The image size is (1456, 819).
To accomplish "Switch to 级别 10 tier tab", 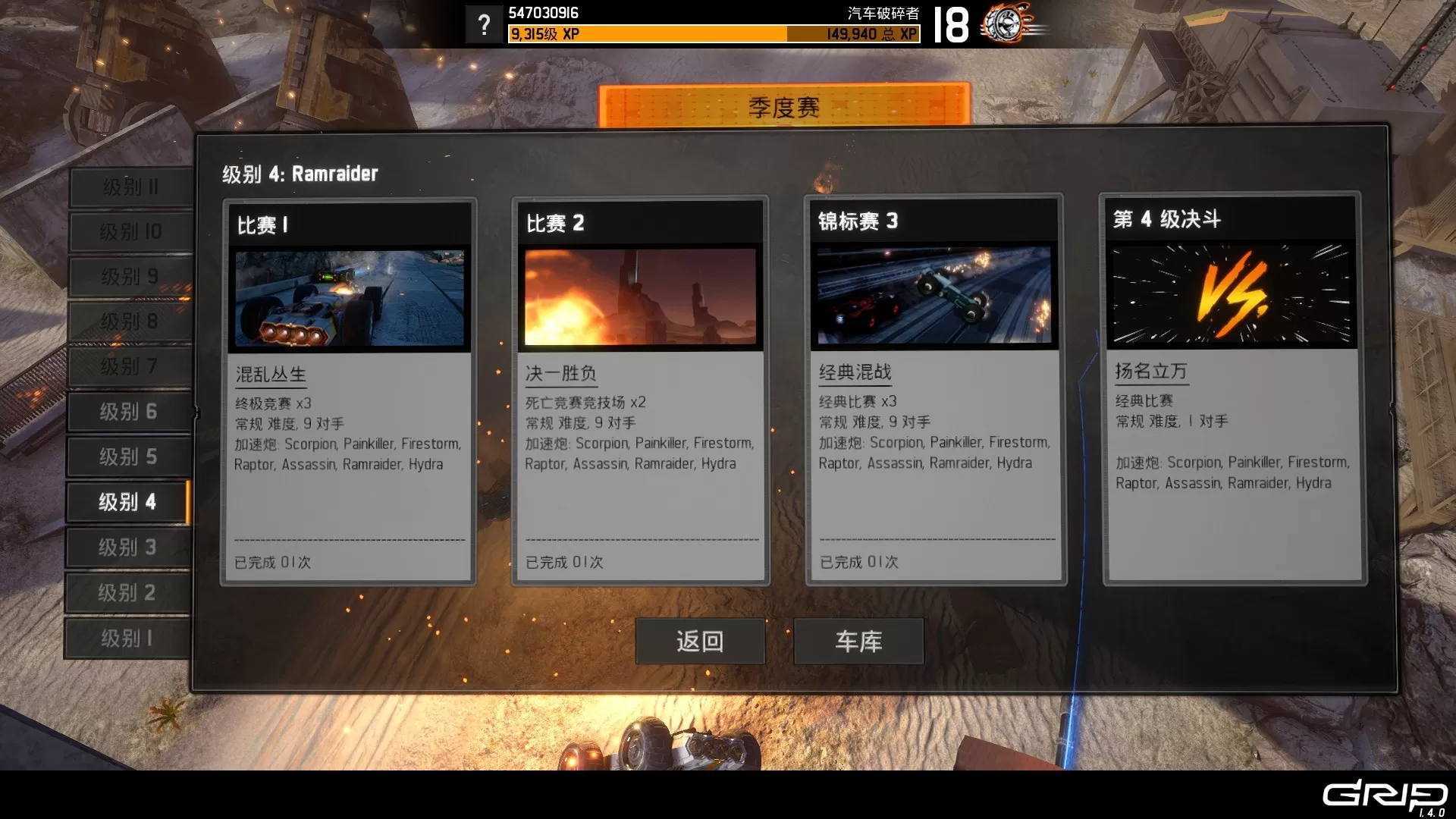I will (x=130, y=231).
